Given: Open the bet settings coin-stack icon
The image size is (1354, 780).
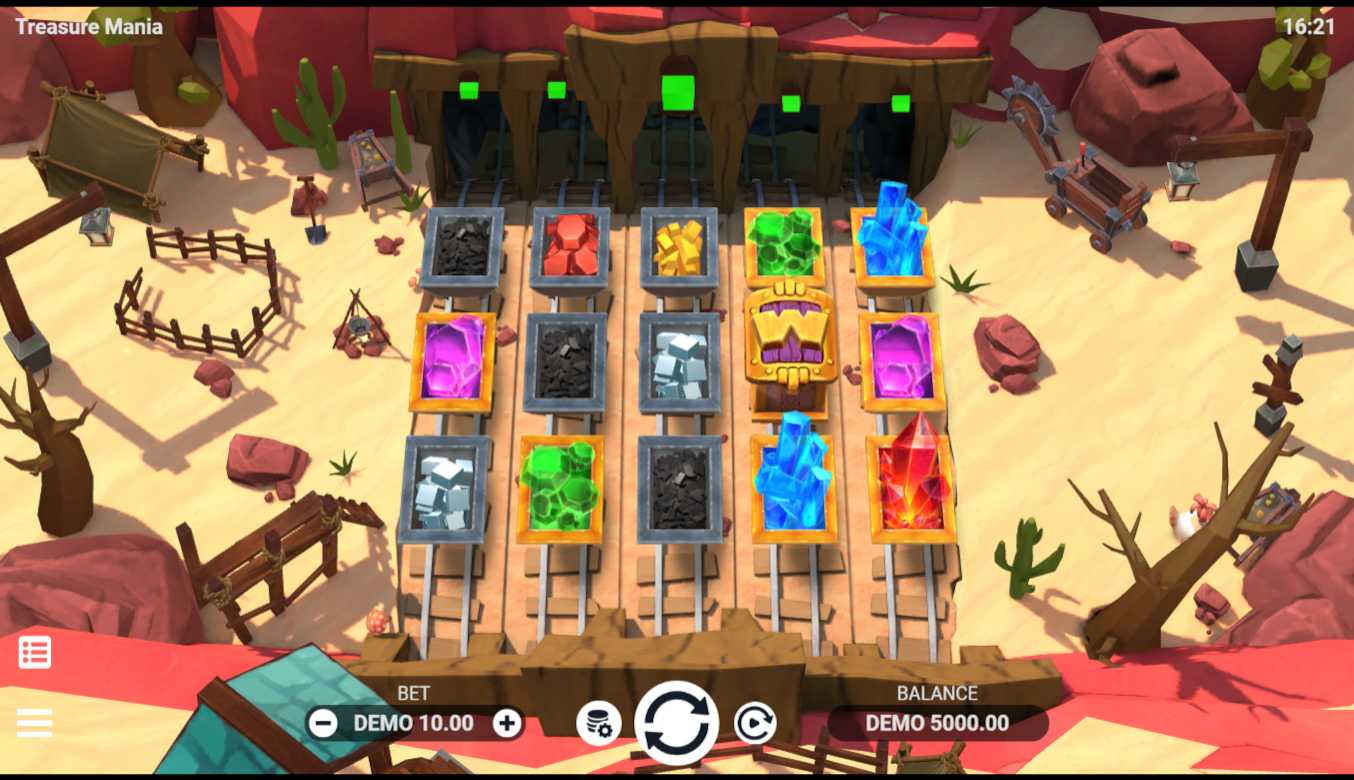Looking at the screenshot, I should point(598,723).
